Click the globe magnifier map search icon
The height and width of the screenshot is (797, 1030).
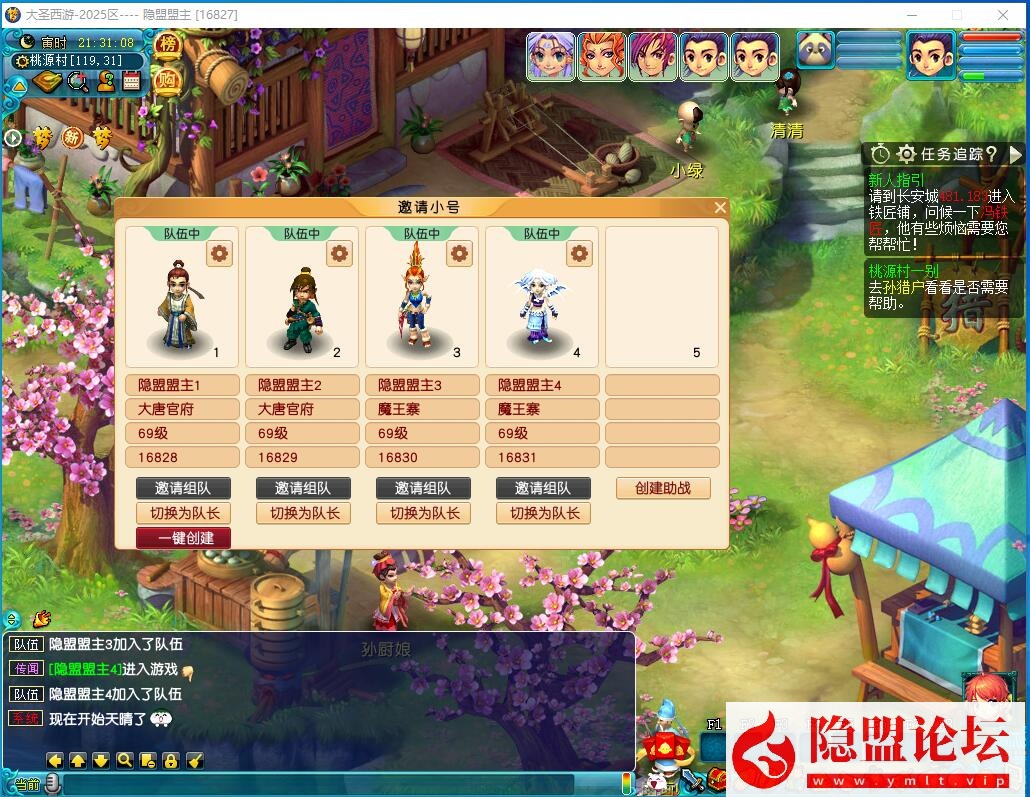tap(78, 82)
